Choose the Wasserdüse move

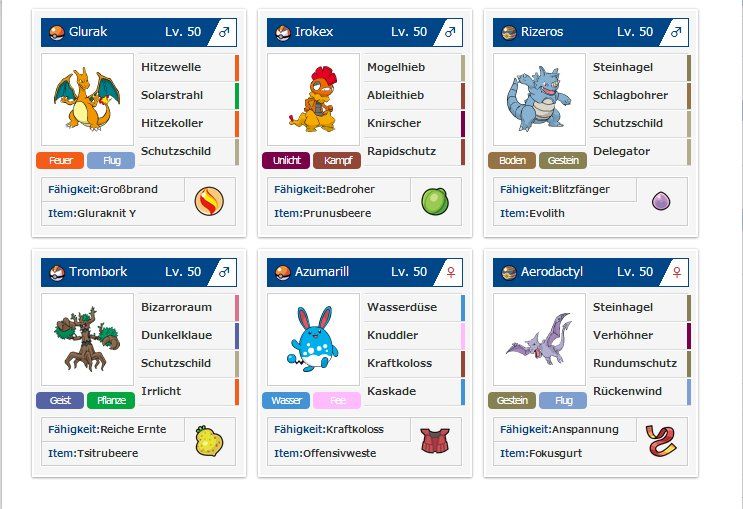coord(413,308)
